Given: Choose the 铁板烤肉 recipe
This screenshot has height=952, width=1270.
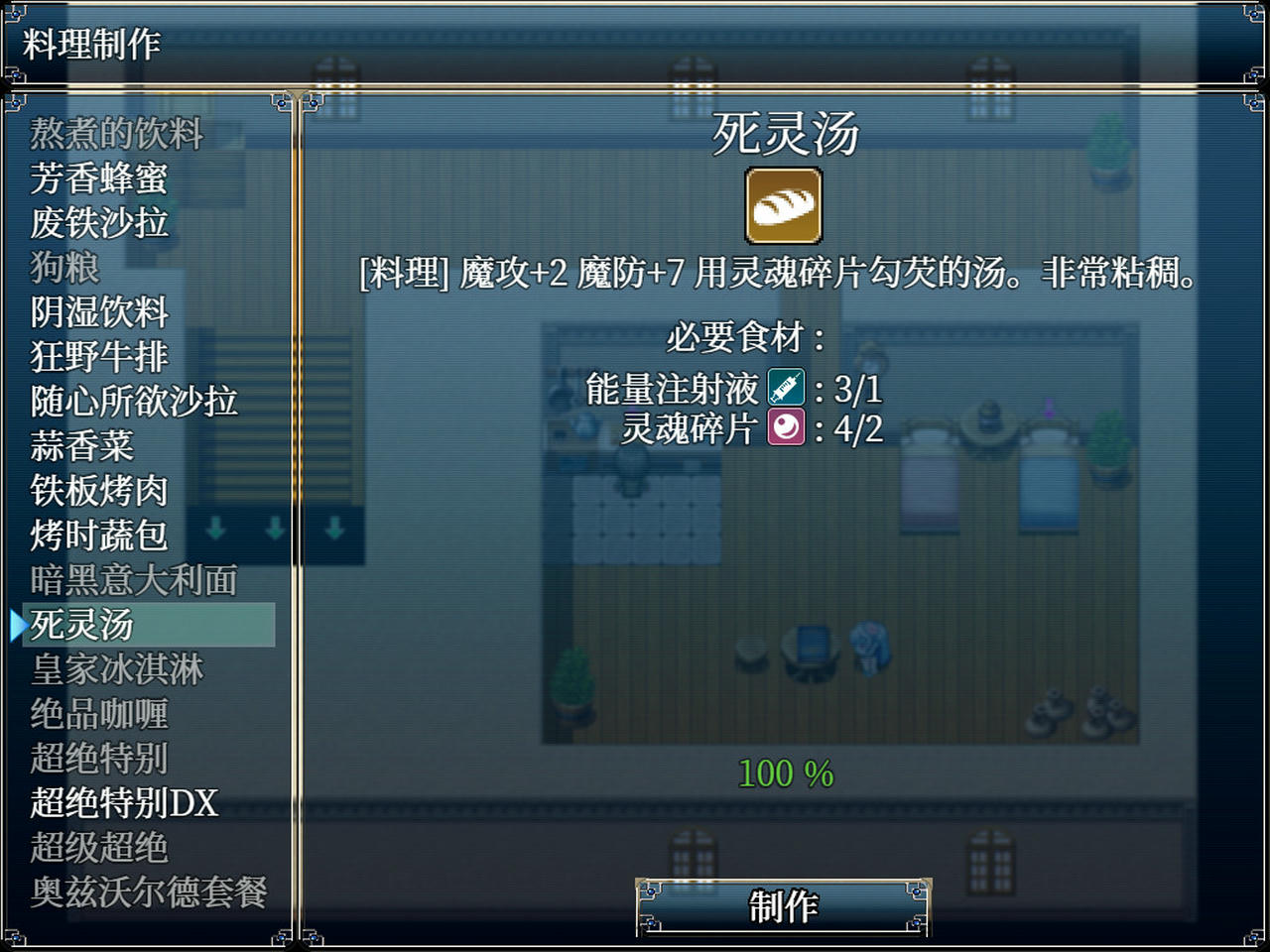Looking at the screenshot, I should coord(99,491).
